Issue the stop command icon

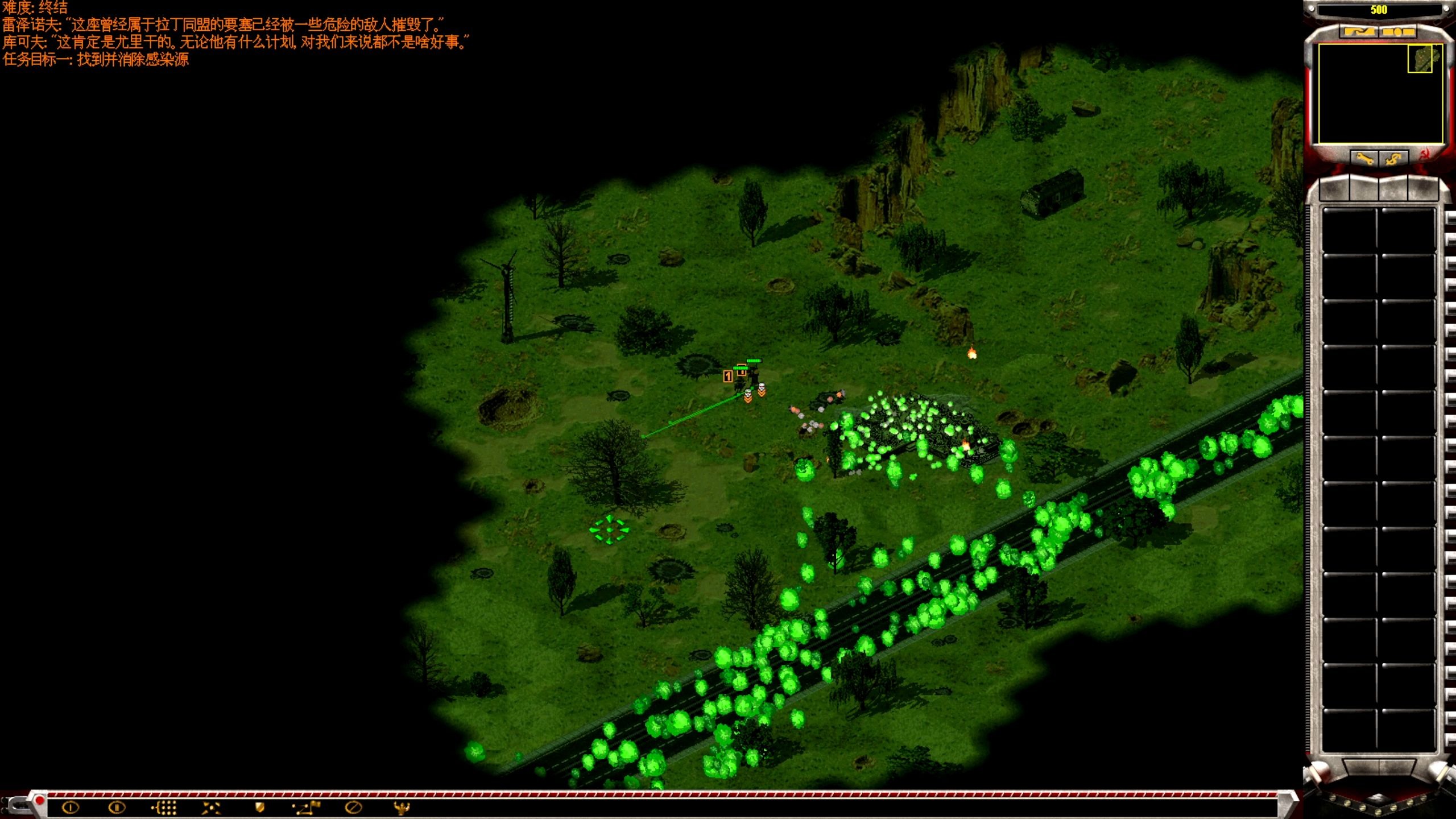point(353,807)
